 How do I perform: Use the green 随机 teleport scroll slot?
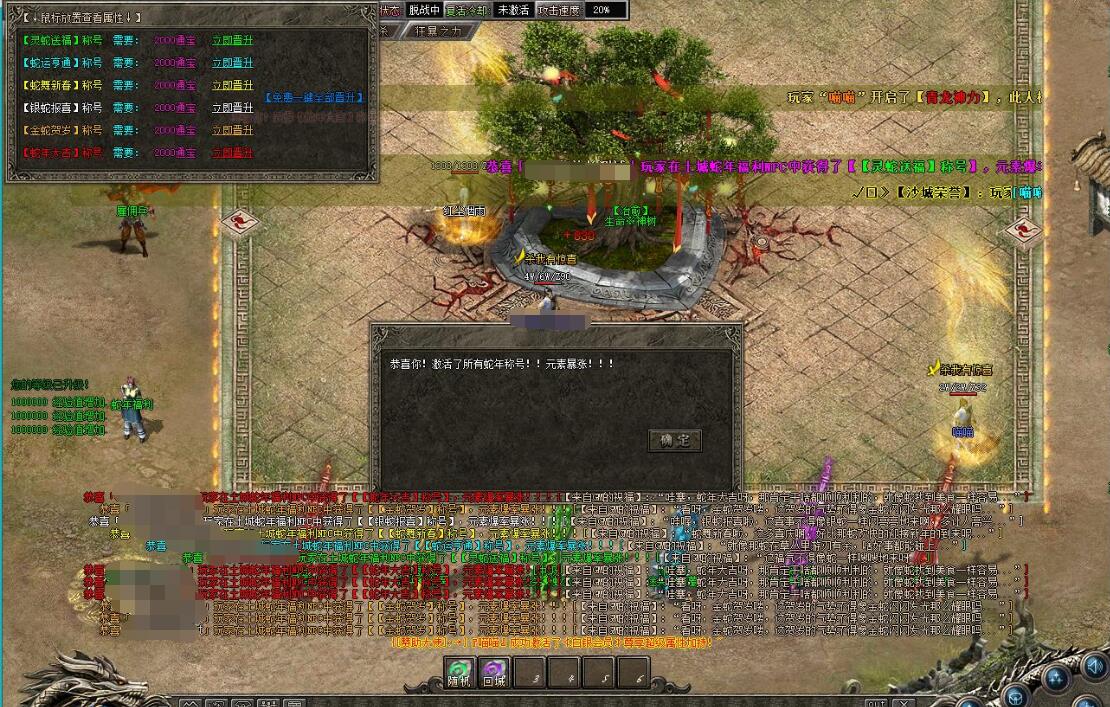click(x=460, y=673)
